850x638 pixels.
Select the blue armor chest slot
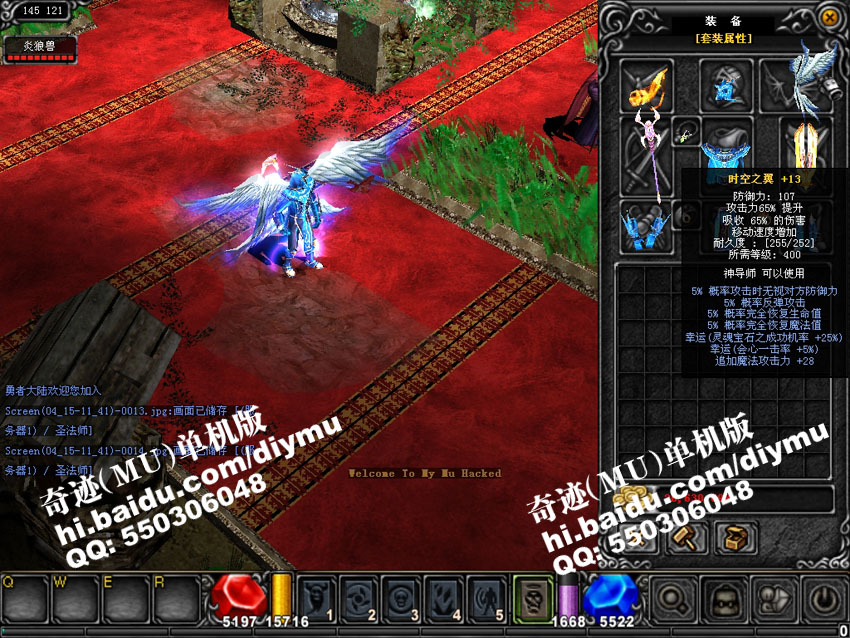pos(725,148)
